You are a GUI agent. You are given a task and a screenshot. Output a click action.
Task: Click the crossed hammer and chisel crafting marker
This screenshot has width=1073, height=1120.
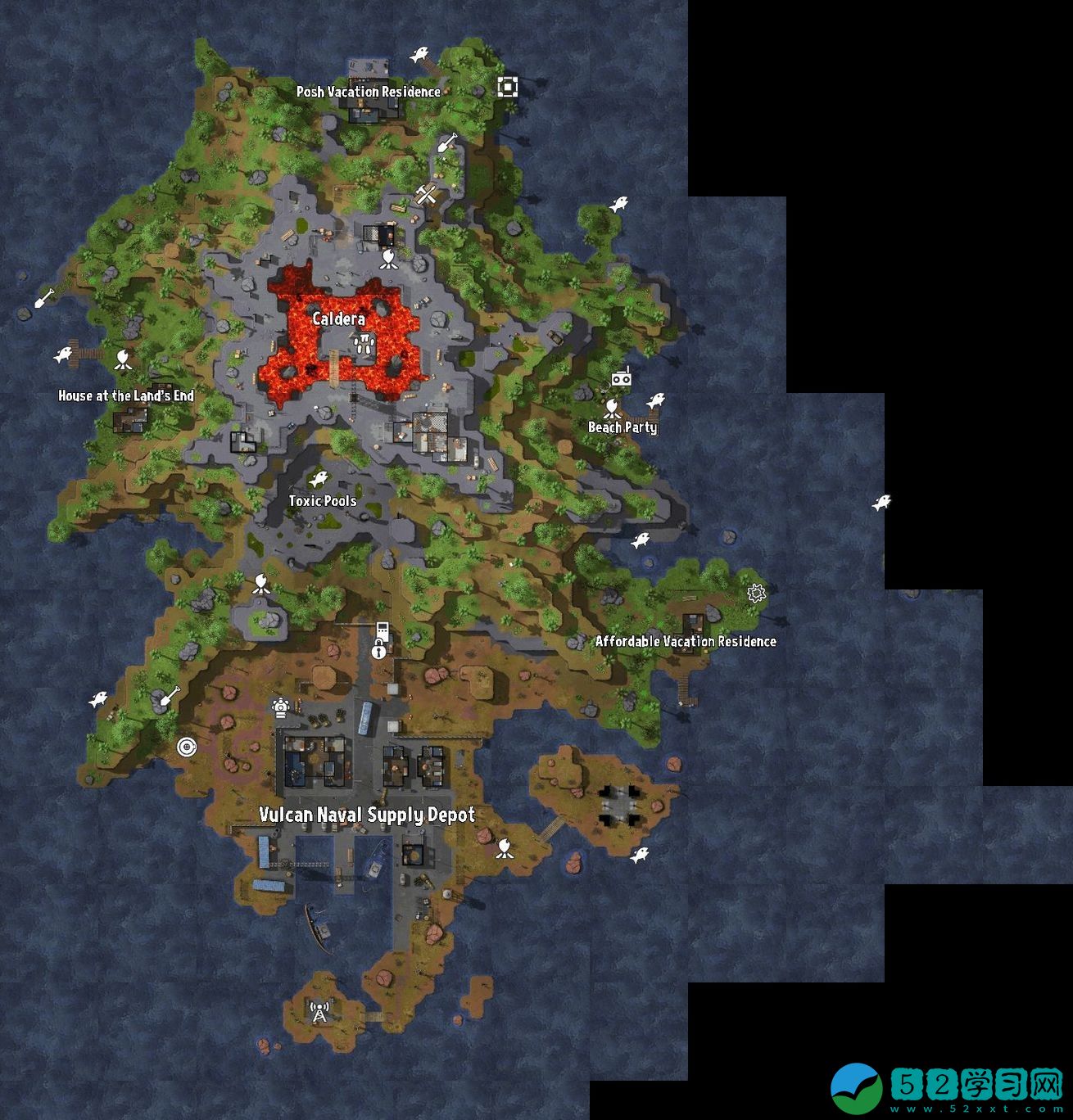[427, 194]
